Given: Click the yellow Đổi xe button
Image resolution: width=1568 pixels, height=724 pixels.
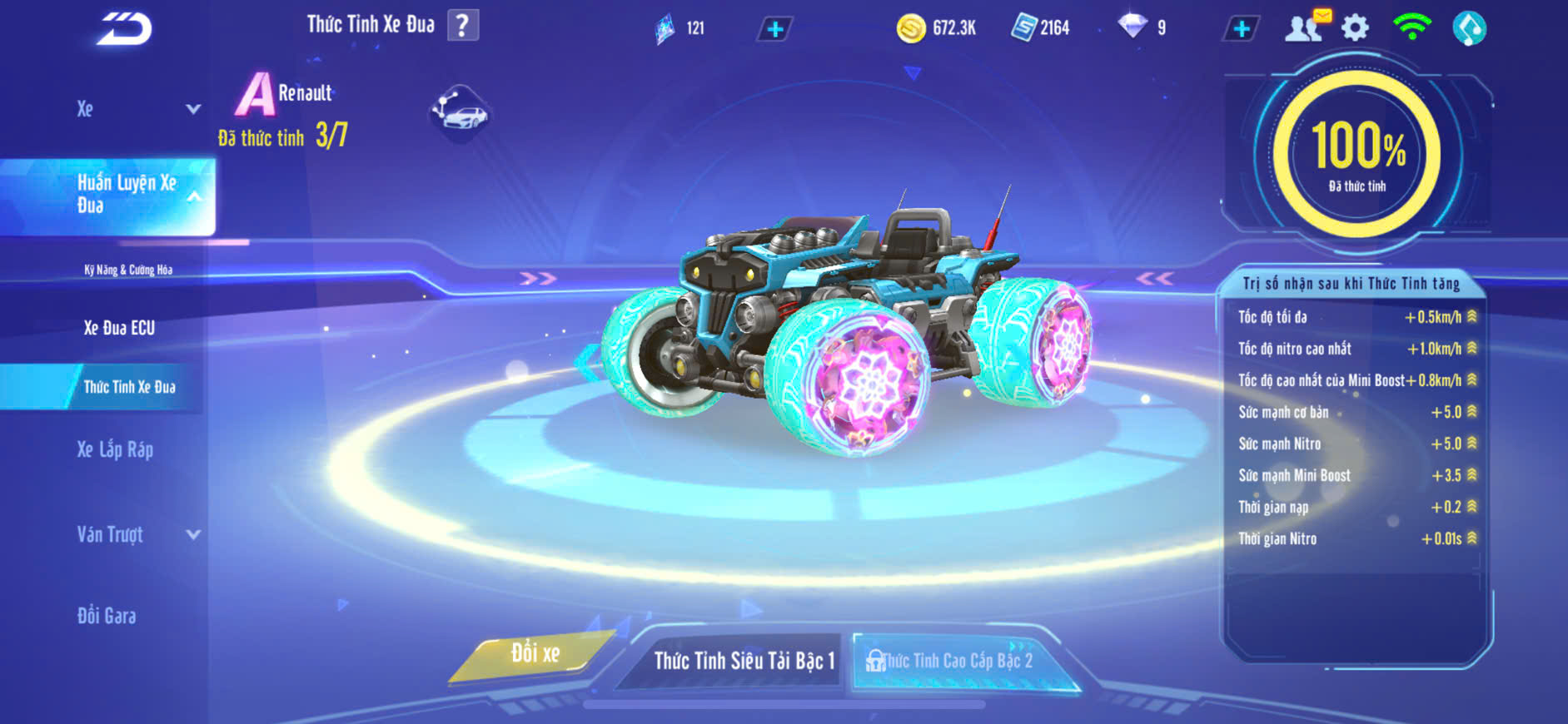Looking at the screenshot, I should (535, 654).
